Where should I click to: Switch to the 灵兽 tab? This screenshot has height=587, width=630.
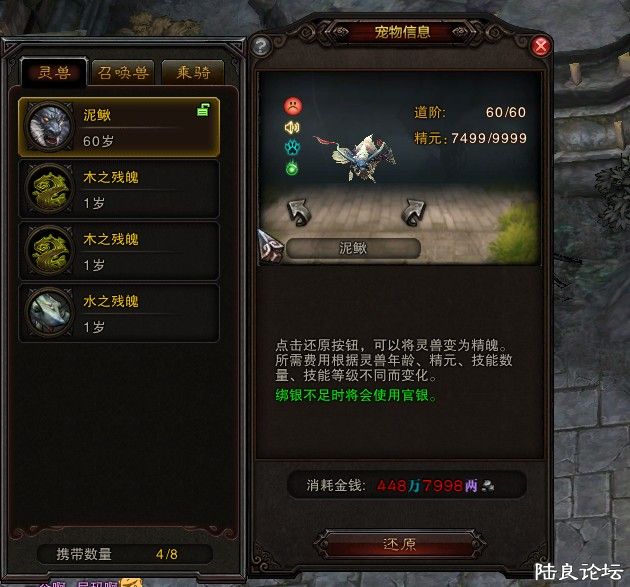click(x=54, y=73)
